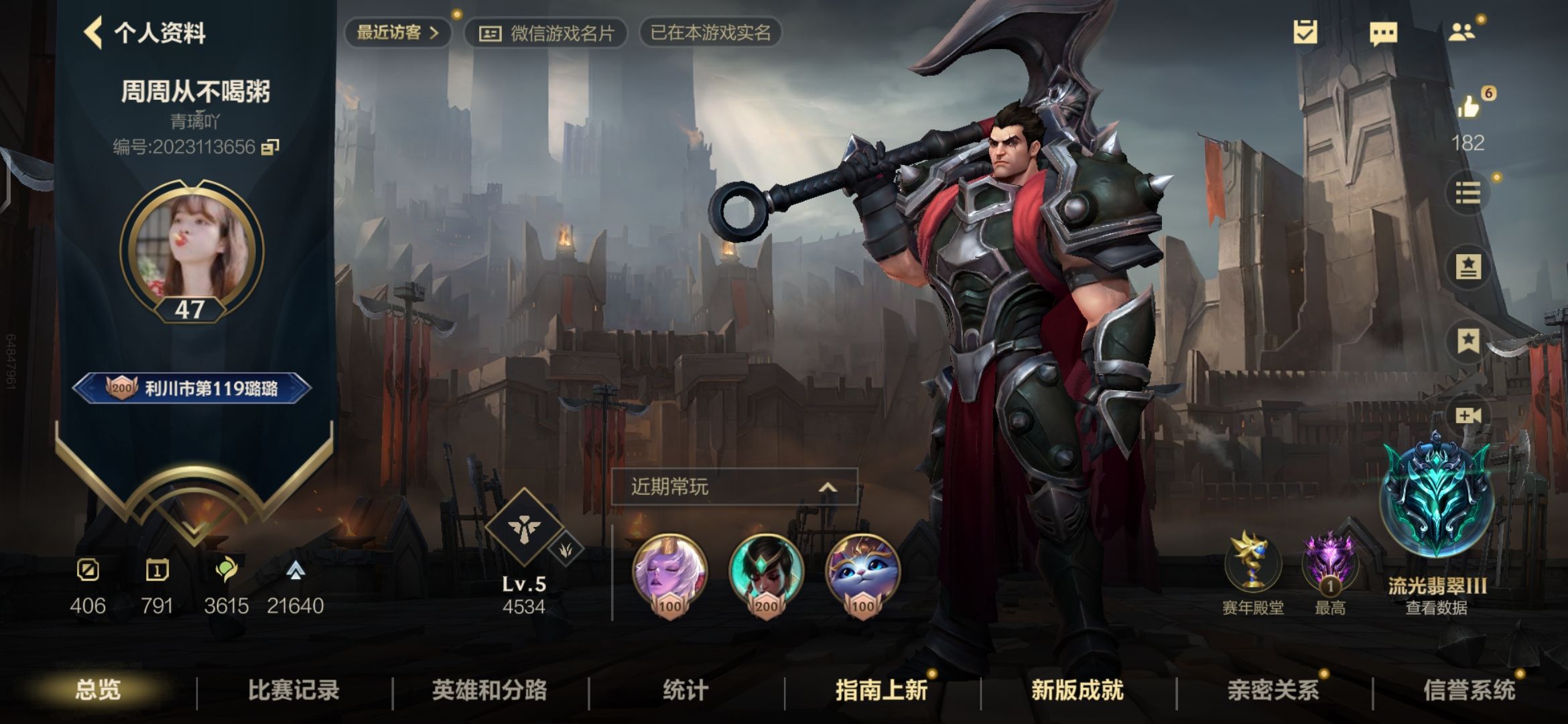Open the 统计 tab

685,690
